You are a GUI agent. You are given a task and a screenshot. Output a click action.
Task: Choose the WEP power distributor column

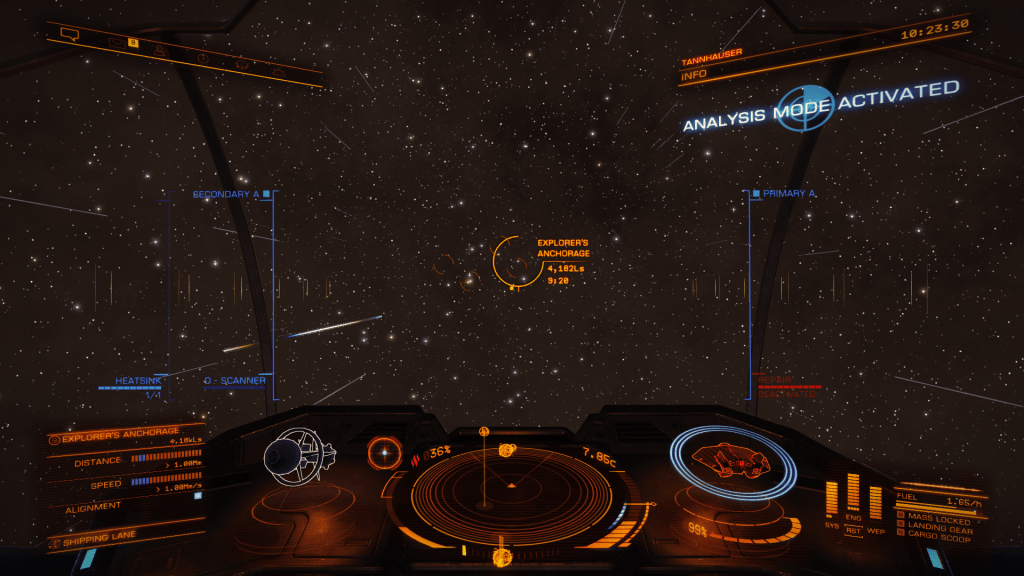[x=876, y=501]
